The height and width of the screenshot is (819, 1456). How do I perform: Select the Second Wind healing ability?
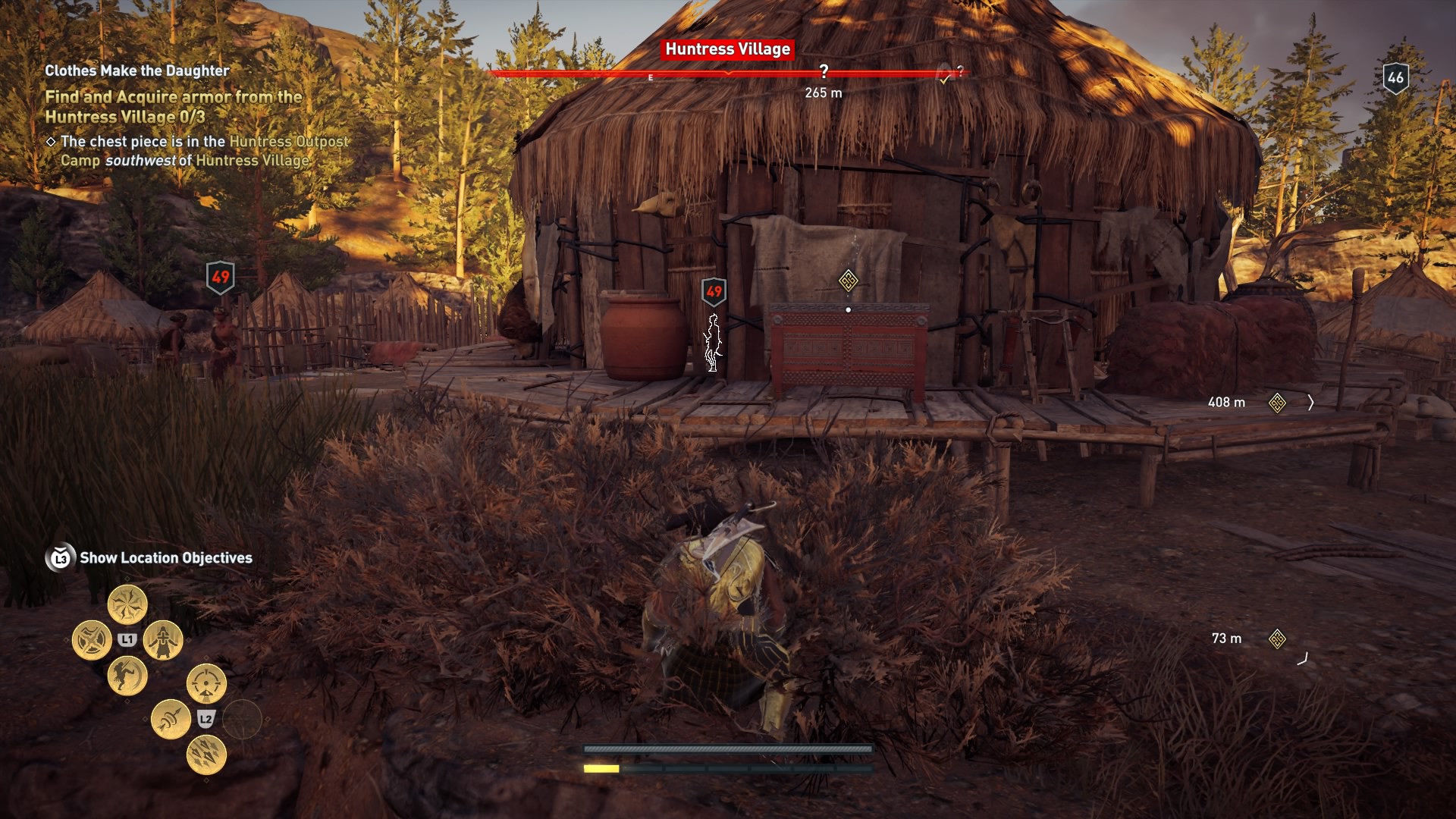163,642
